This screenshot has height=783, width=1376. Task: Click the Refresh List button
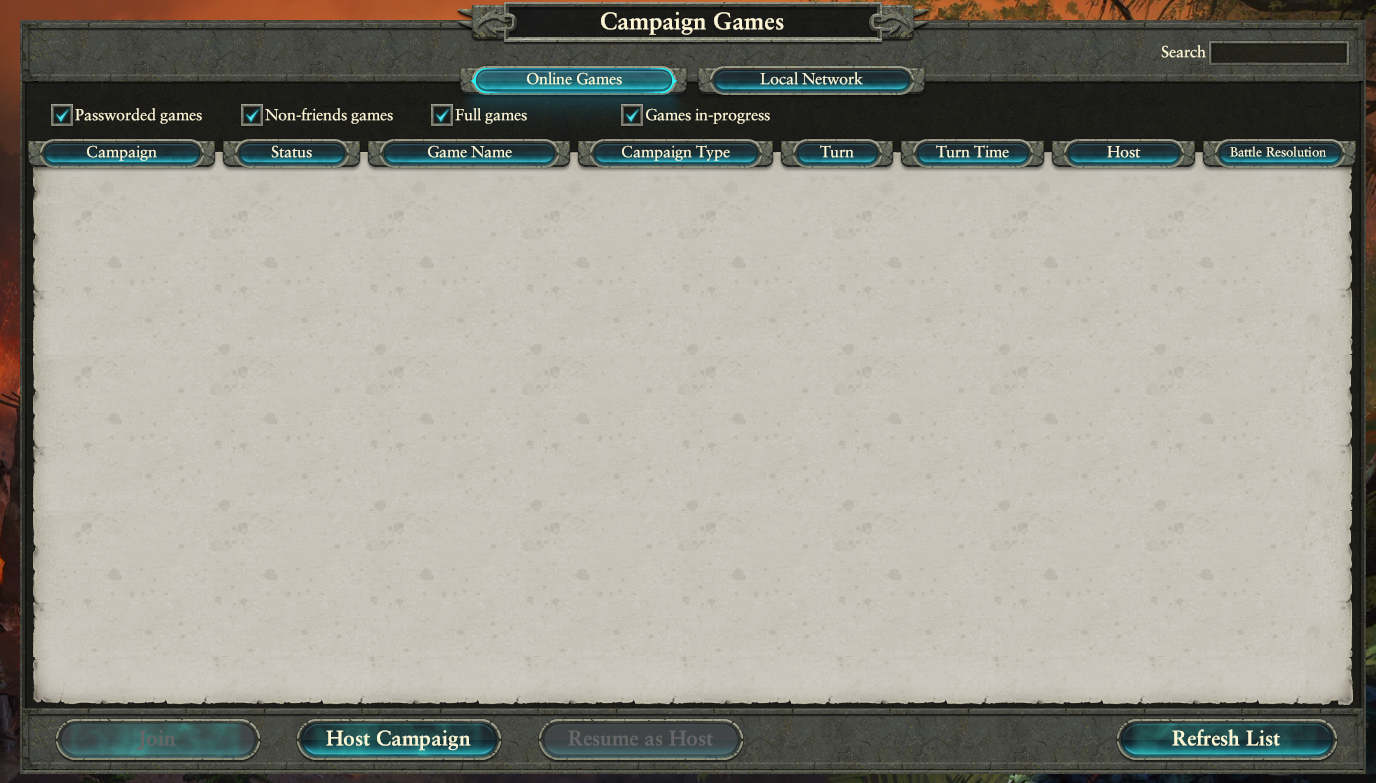coord(1226,739)
